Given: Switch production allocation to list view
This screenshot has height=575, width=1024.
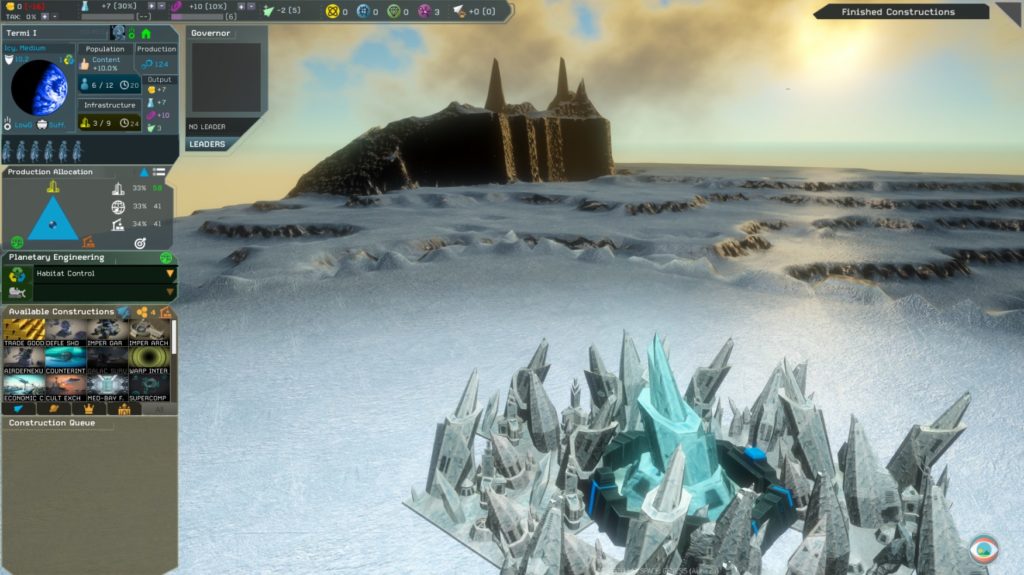Looking at the screenshot, I should pyautogui.click(x=159, y=172).
